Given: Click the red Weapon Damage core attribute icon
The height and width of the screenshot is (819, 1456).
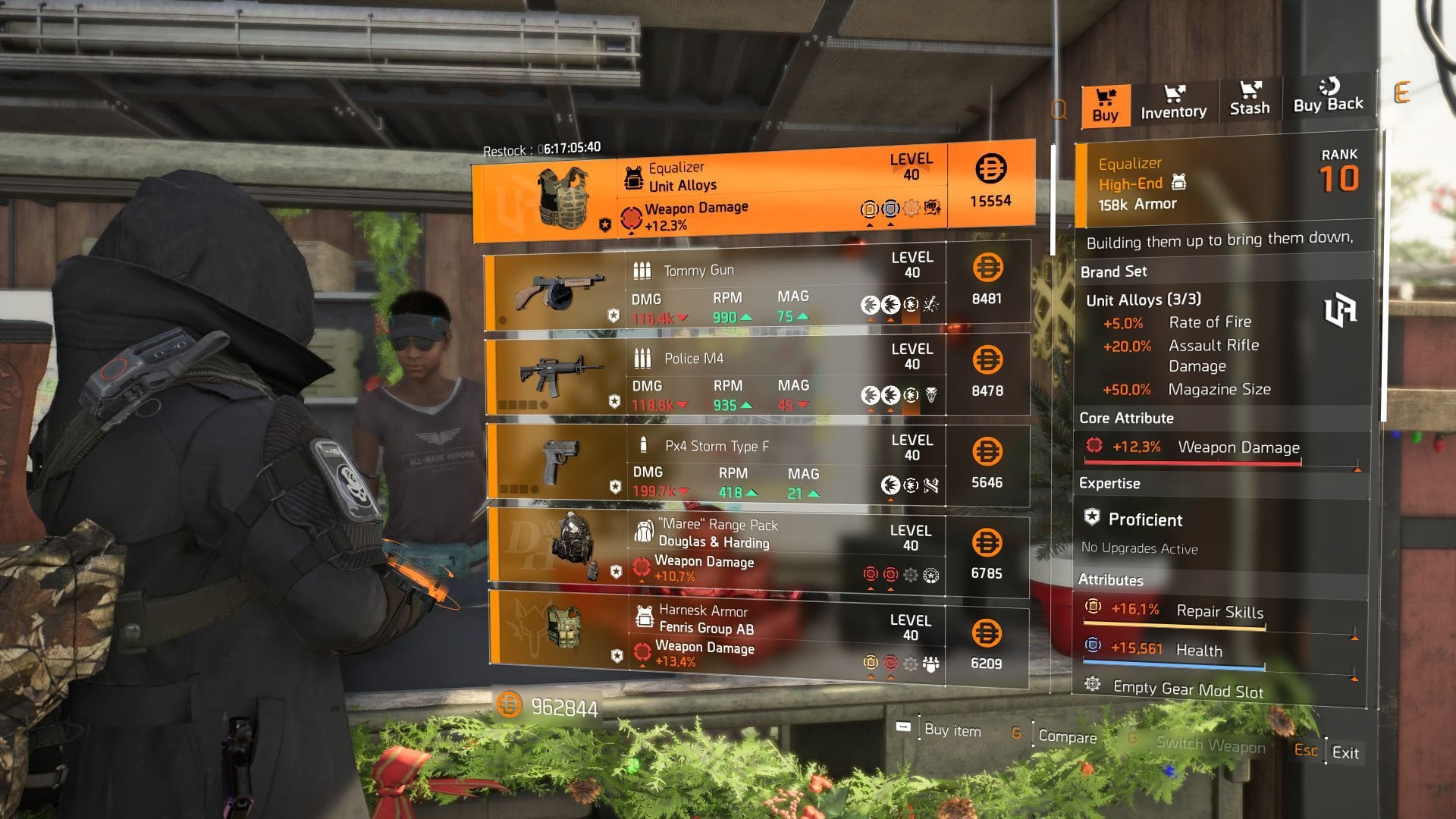Looking at the screenshot, I should pos(1093,447).
